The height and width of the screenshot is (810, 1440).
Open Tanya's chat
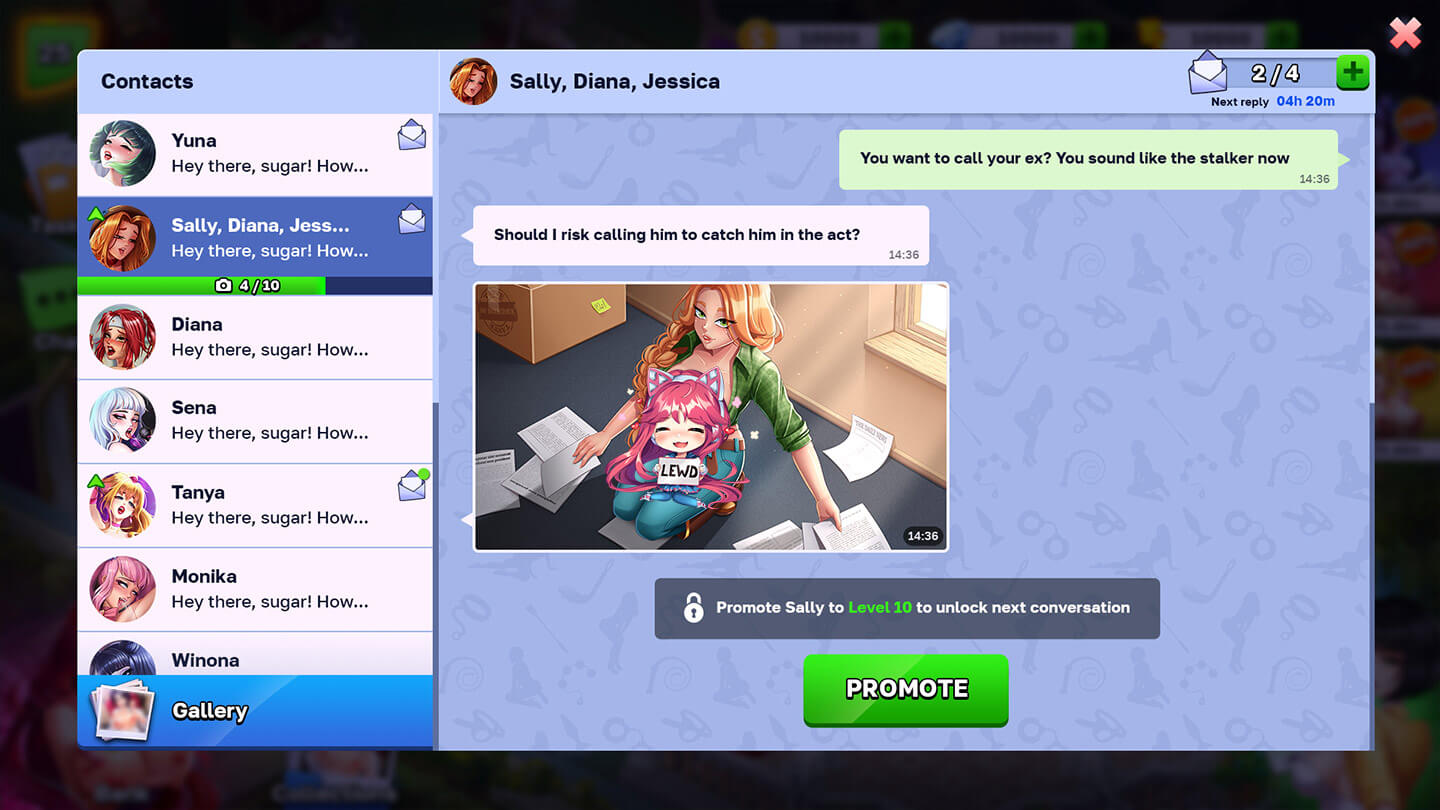(255, 505)
